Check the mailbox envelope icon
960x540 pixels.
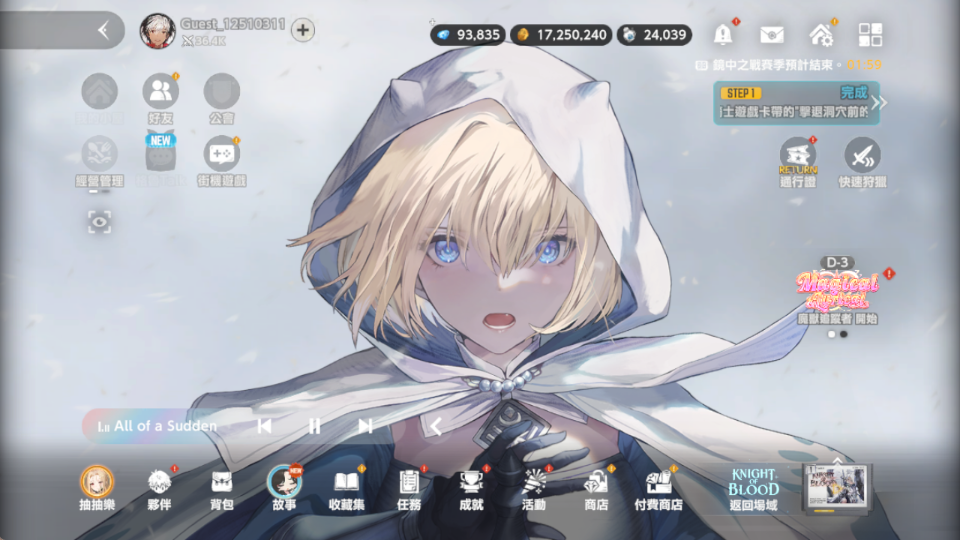pyautogui.click(x=771, y=34)
